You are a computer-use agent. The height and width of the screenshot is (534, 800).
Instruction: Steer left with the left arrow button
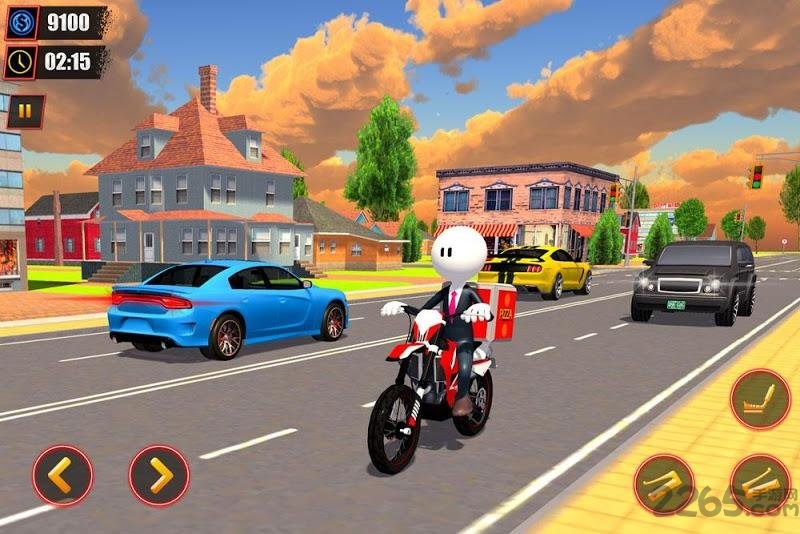click(62, 475)
